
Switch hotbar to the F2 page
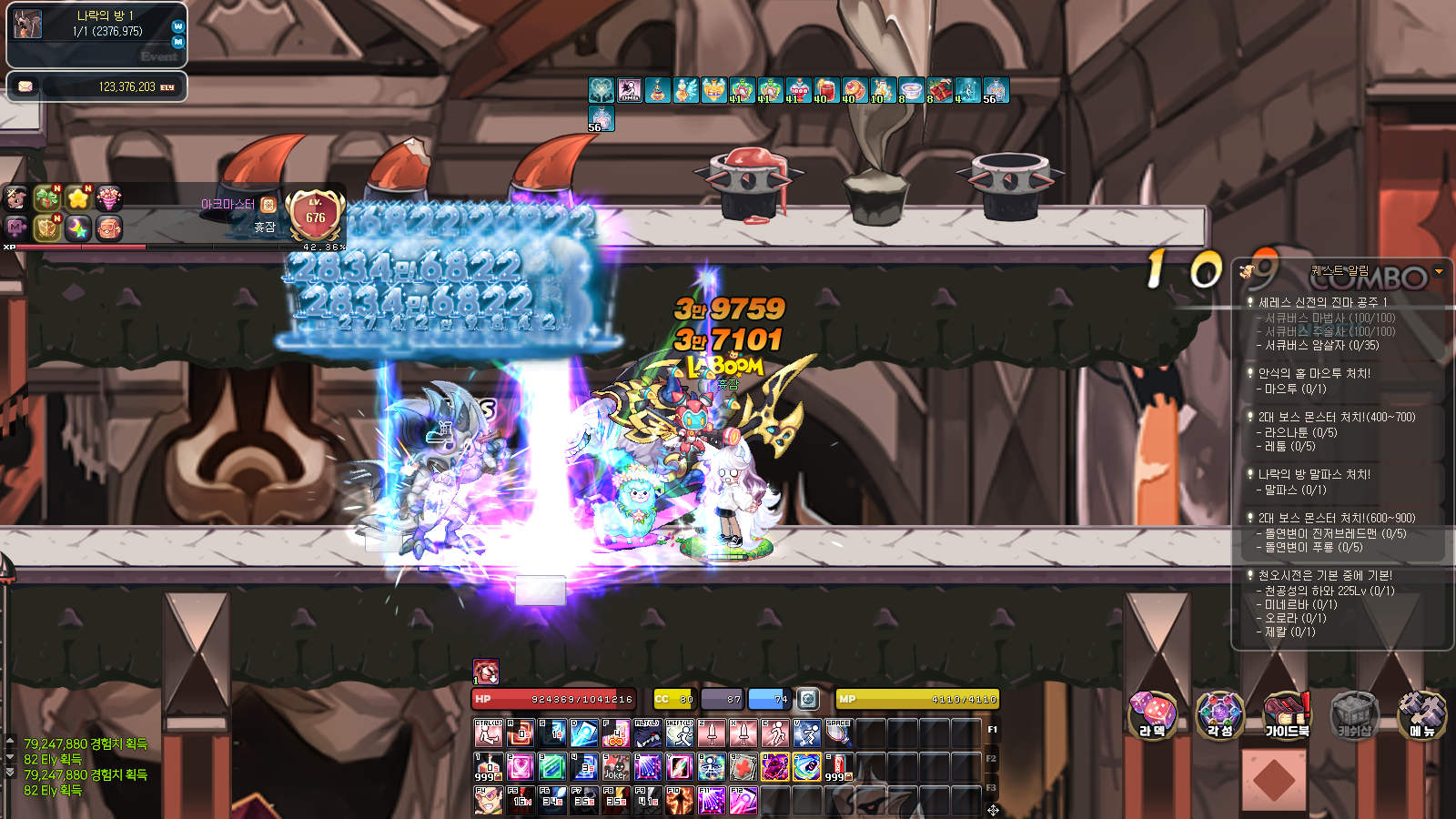point(992,758)
